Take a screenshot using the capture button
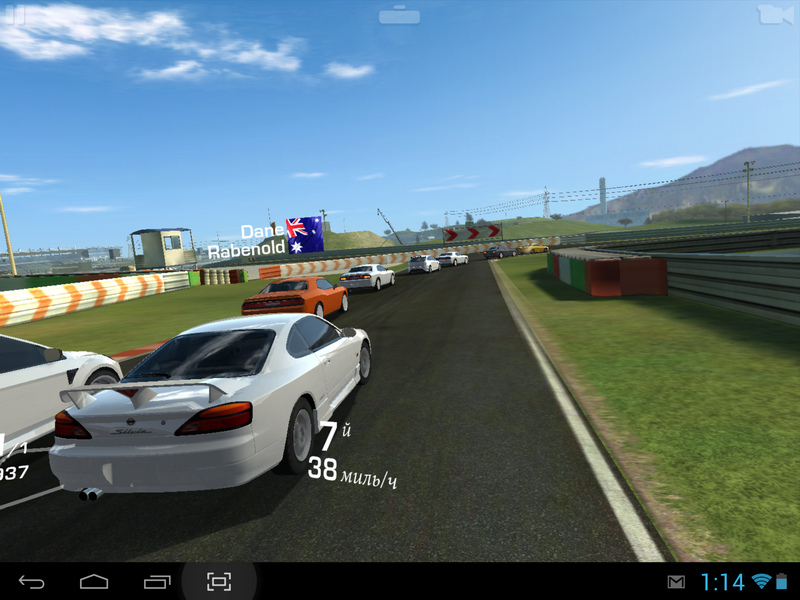Viewport: 800px width, 600px height. [x=219, y=581]
